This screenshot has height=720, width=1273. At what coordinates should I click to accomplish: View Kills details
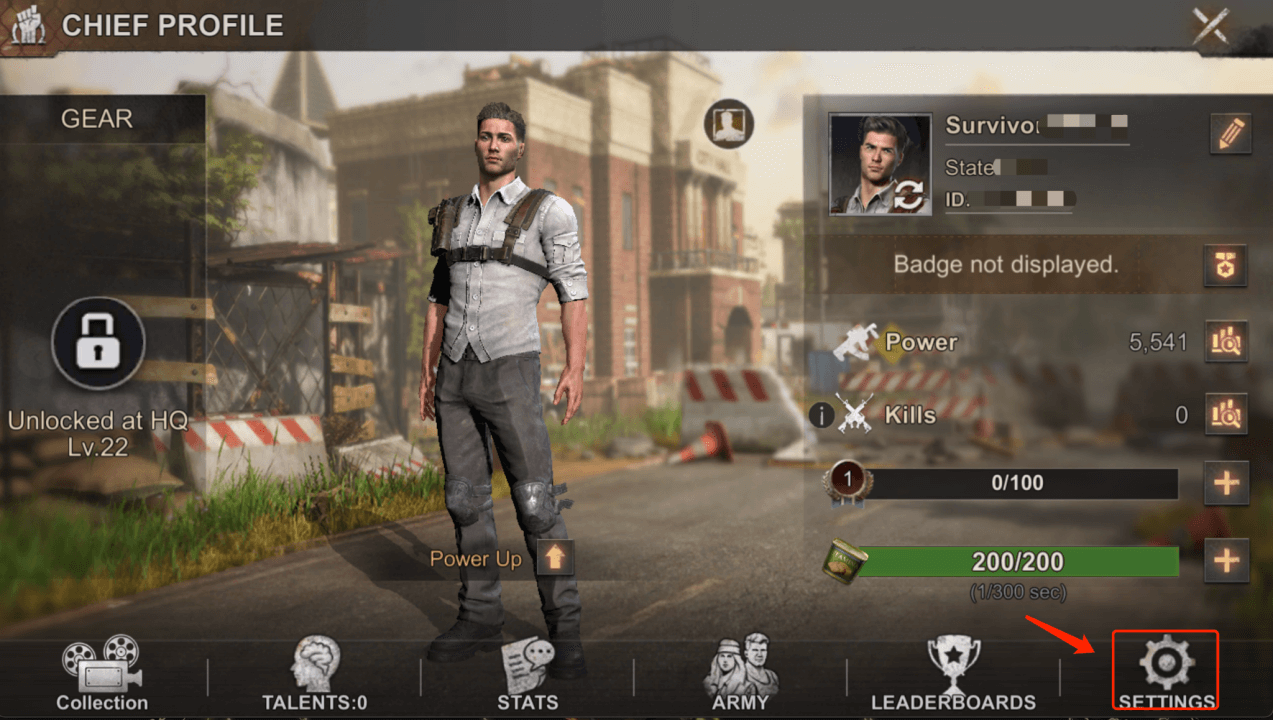(x=1226, y=412)
